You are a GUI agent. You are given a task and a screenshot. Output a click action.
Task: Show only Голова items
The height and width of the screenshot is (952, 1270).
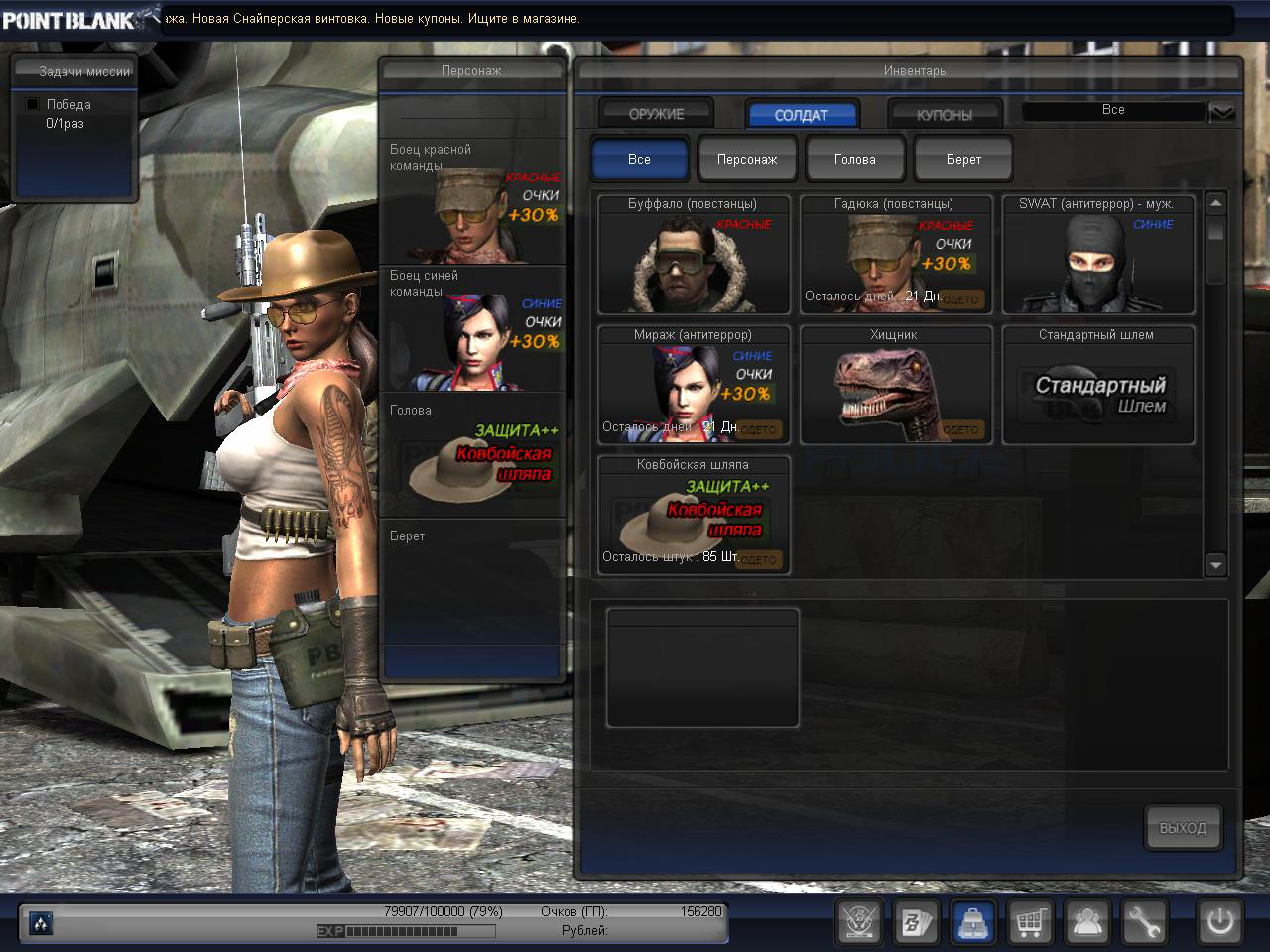pyautogui.click(x=854, y=159)
